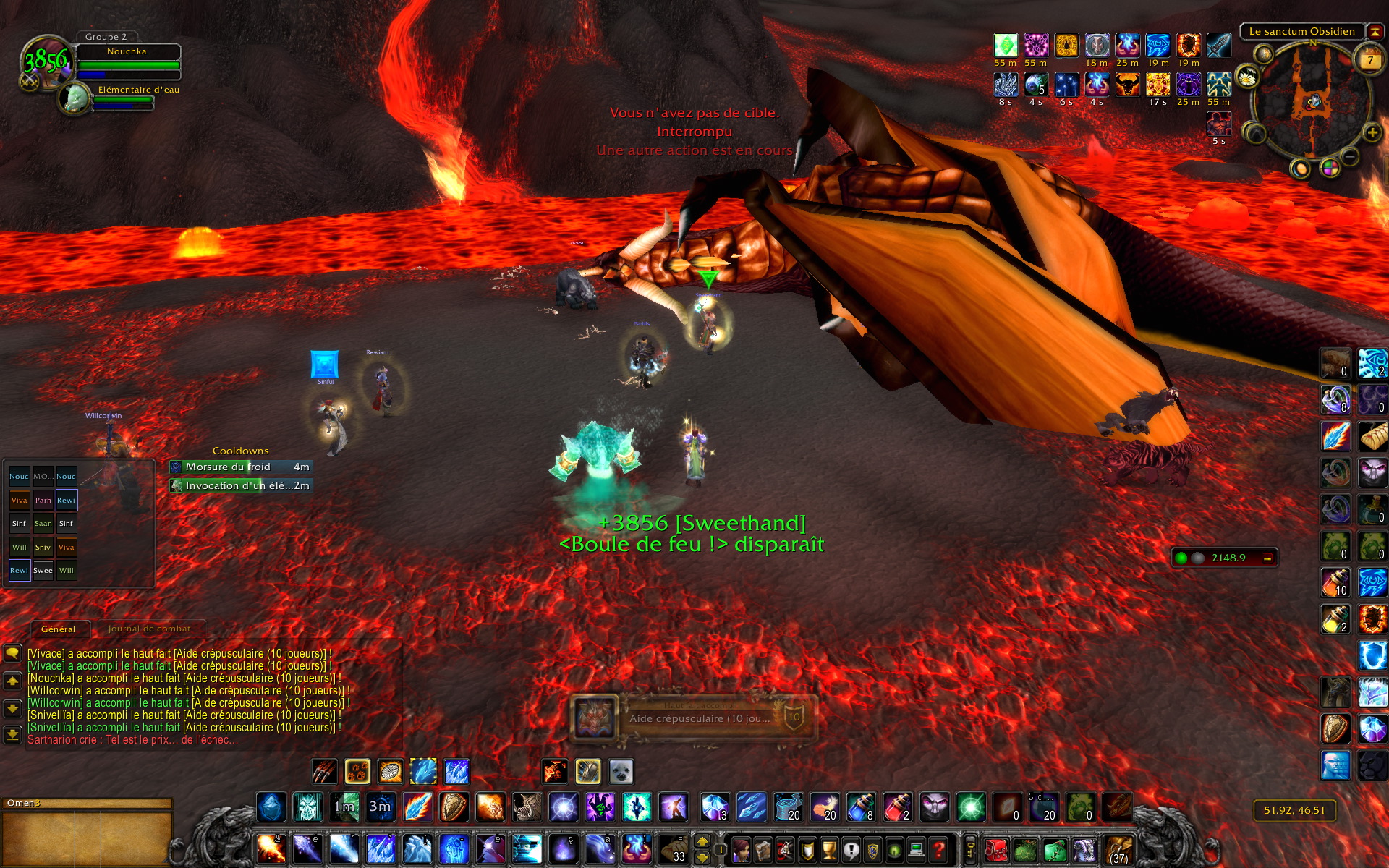Zoom out on the minimap
The image size is (1389, 868).
pos(1349,156)
